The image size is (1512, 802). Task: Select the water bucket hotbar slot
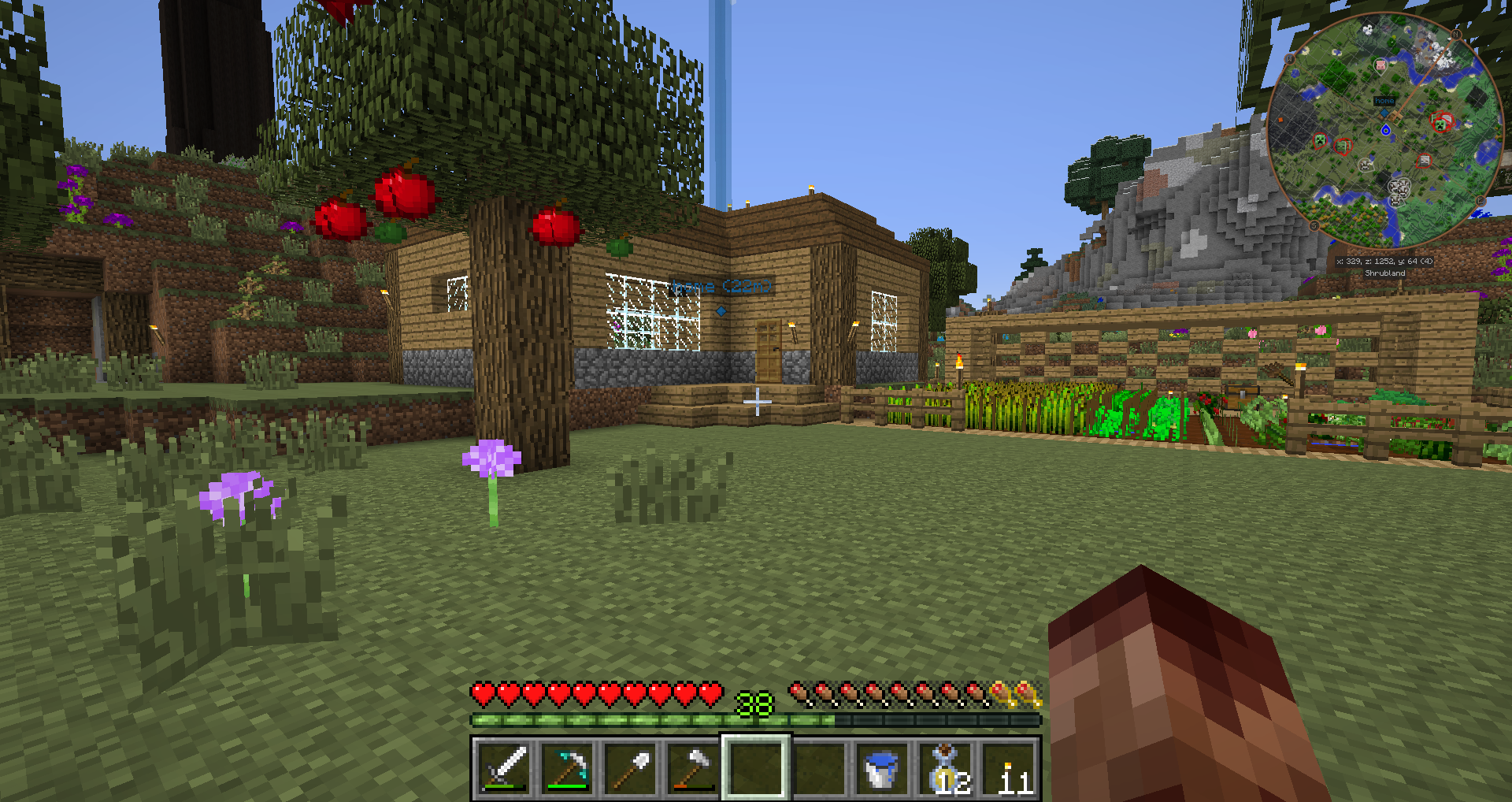881,767
